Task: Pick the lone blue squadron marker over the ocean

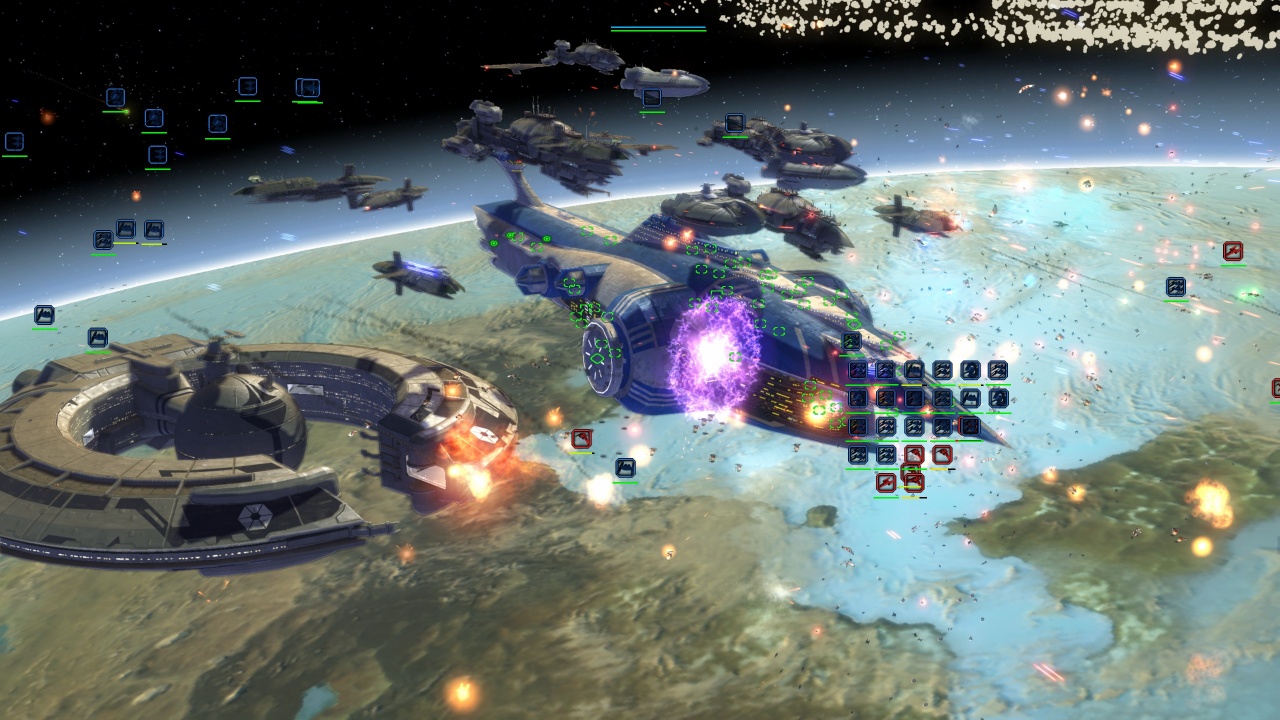Action: (1175, 287)
